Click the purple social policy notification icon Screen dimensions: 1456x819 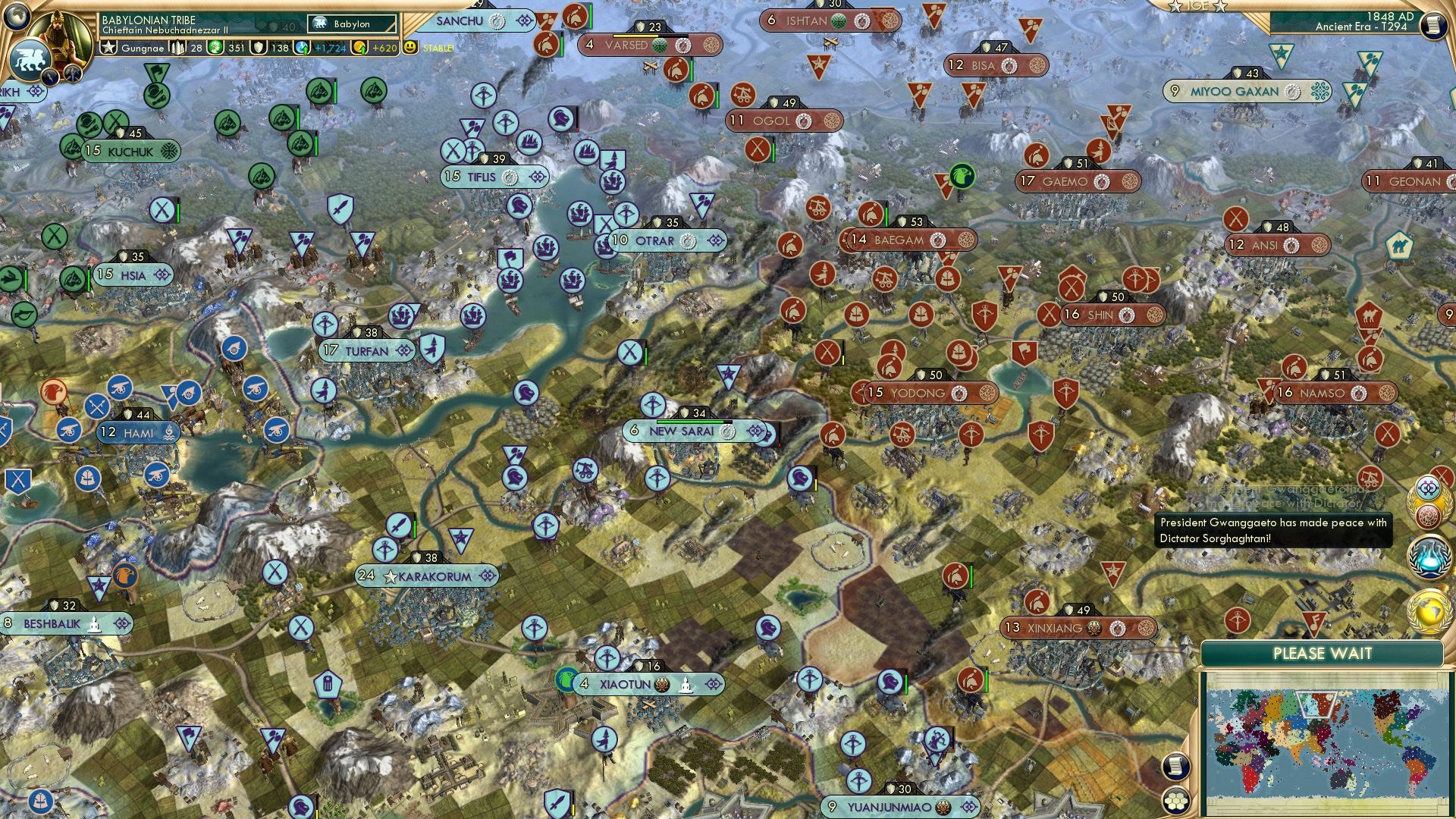(1428, 487)
